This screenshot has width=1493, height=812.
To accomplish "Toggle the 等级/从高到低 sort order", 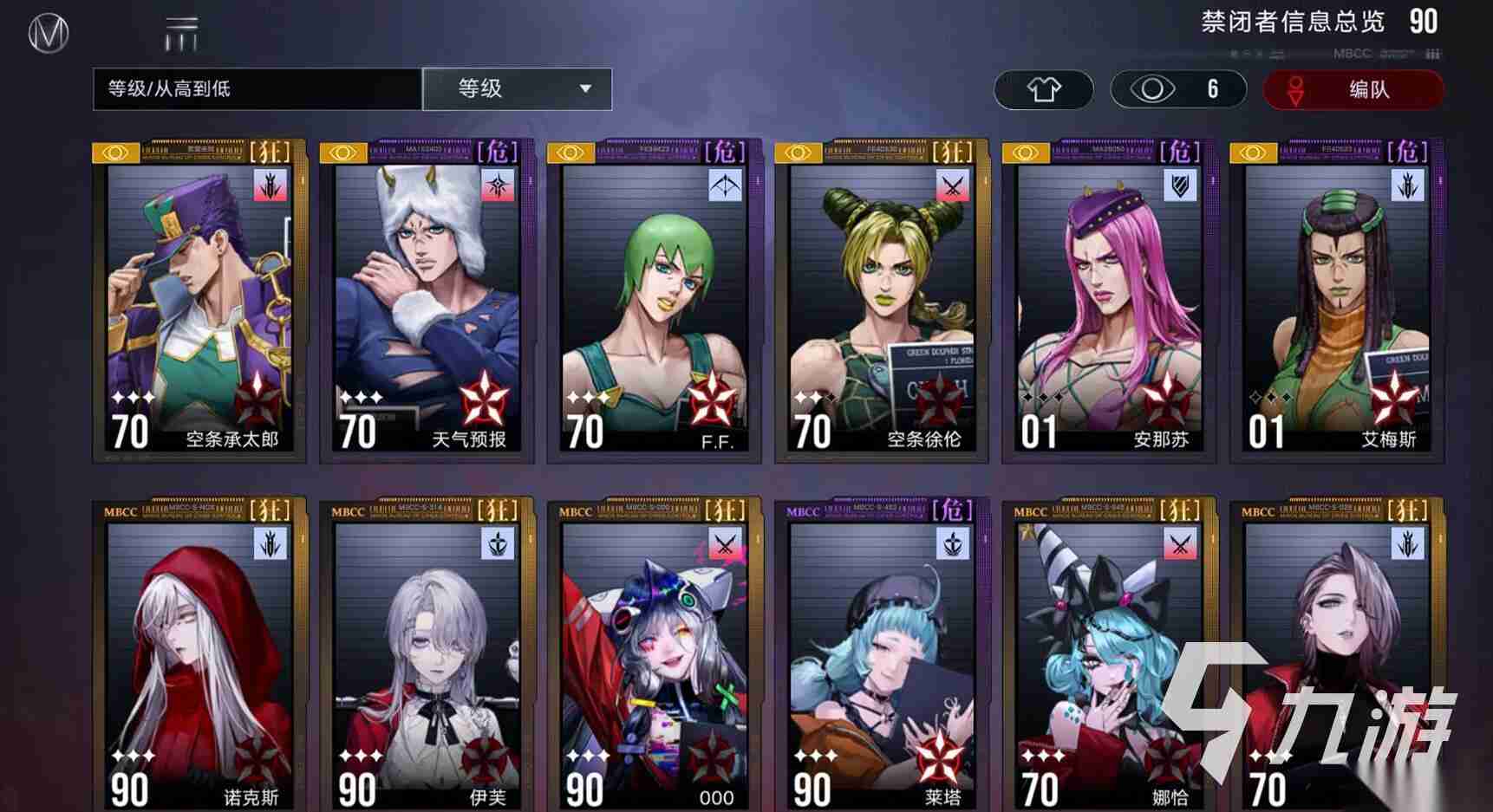I will (257, 88).
